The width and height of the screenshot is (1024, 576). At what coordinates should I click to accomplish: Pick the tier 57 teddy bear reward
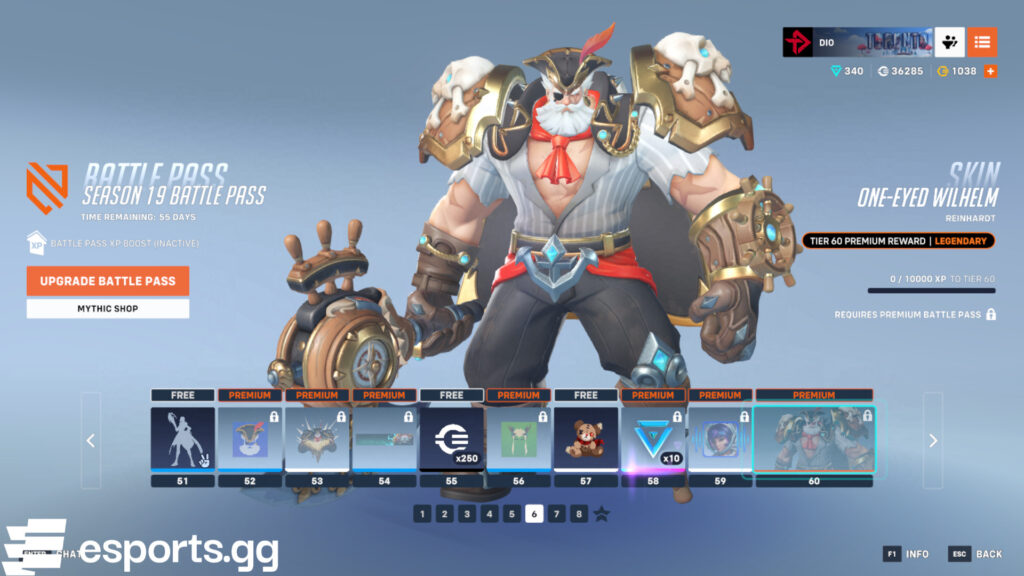point(586,438)
